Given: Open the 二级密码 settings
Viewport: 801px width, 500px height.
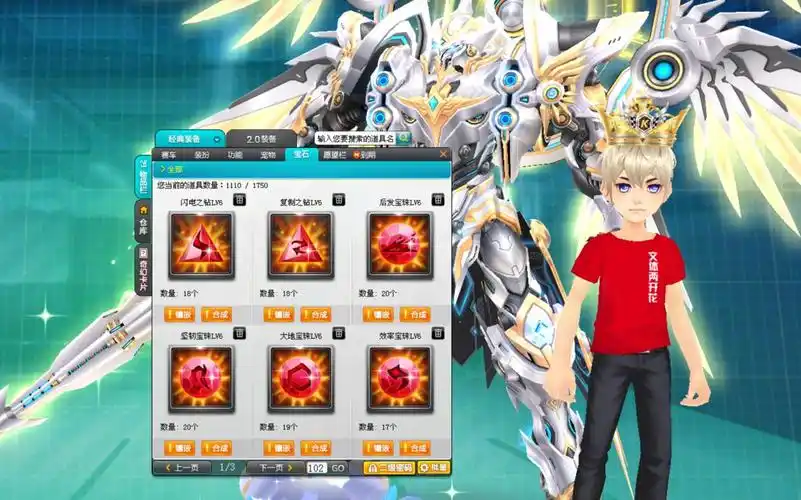Looking at the screenshot, I should pyautogui.click(x=389, y=467).
